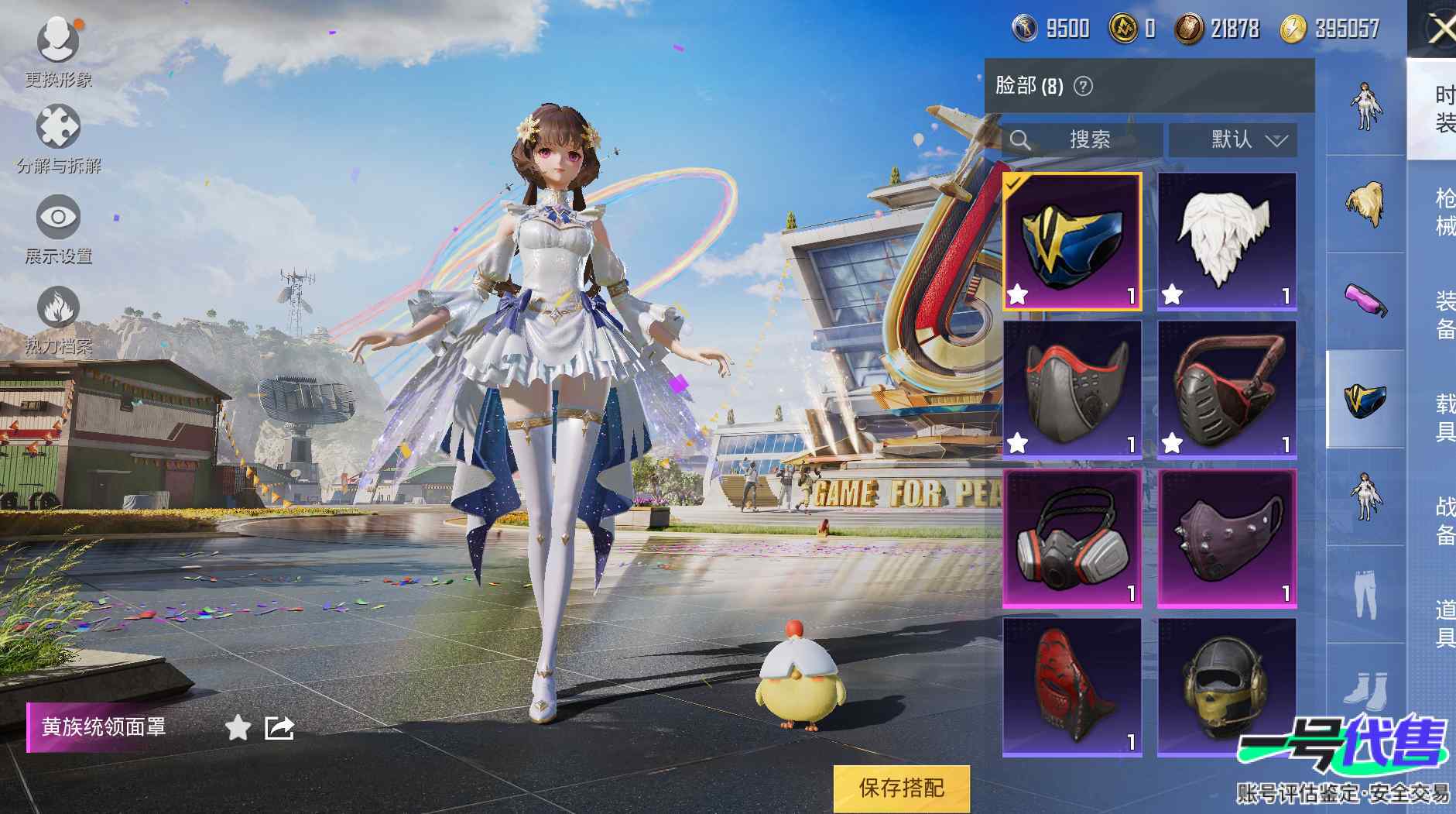Open 热力档案 heat archive
This screenshot has width=1456, height=814.
[58, 319]
